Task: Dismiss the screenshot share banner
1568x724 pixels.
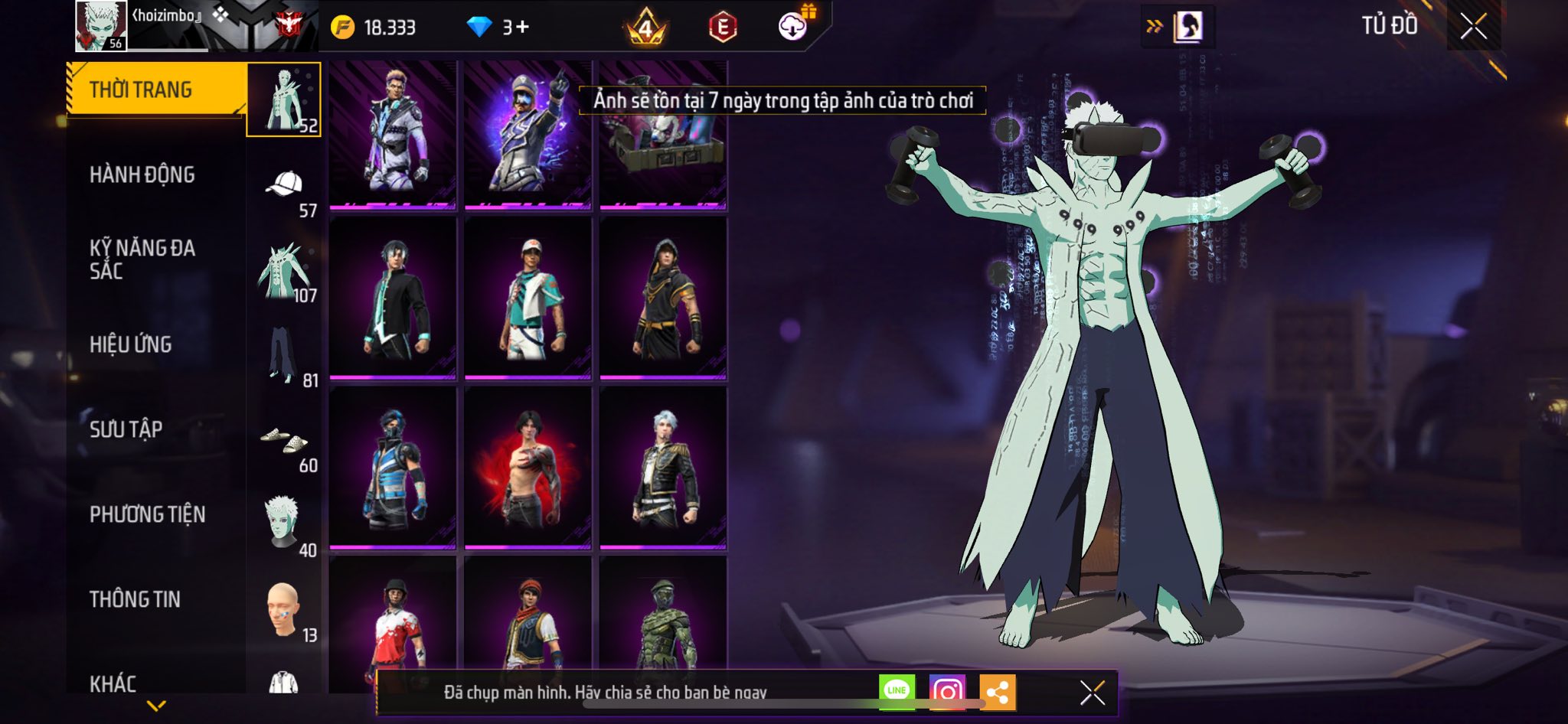Action: point(1092,693)
